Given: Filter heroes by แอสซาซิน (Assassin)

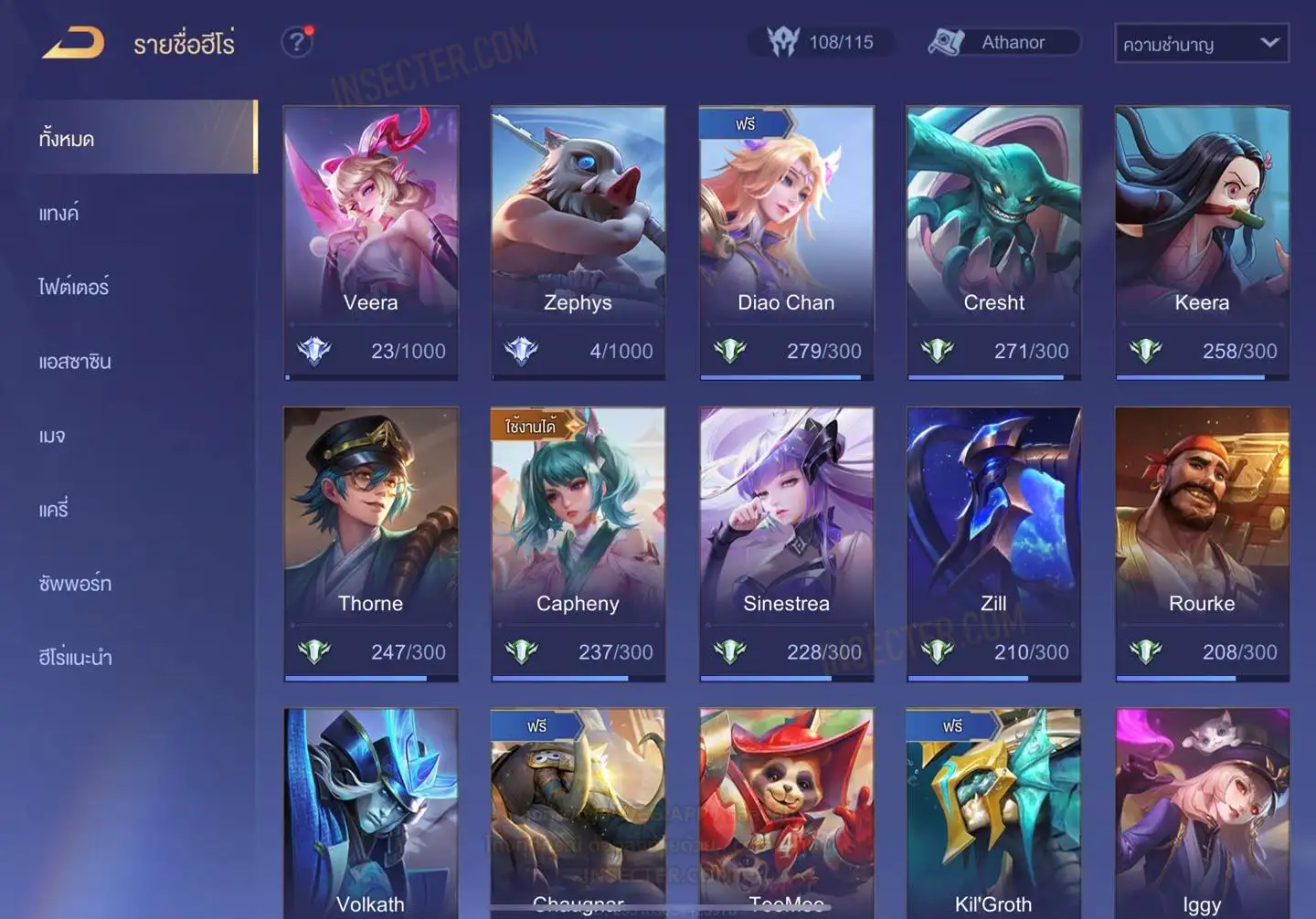Looking at the screenshot, I should pyautogui.click(x=75, y=362).
